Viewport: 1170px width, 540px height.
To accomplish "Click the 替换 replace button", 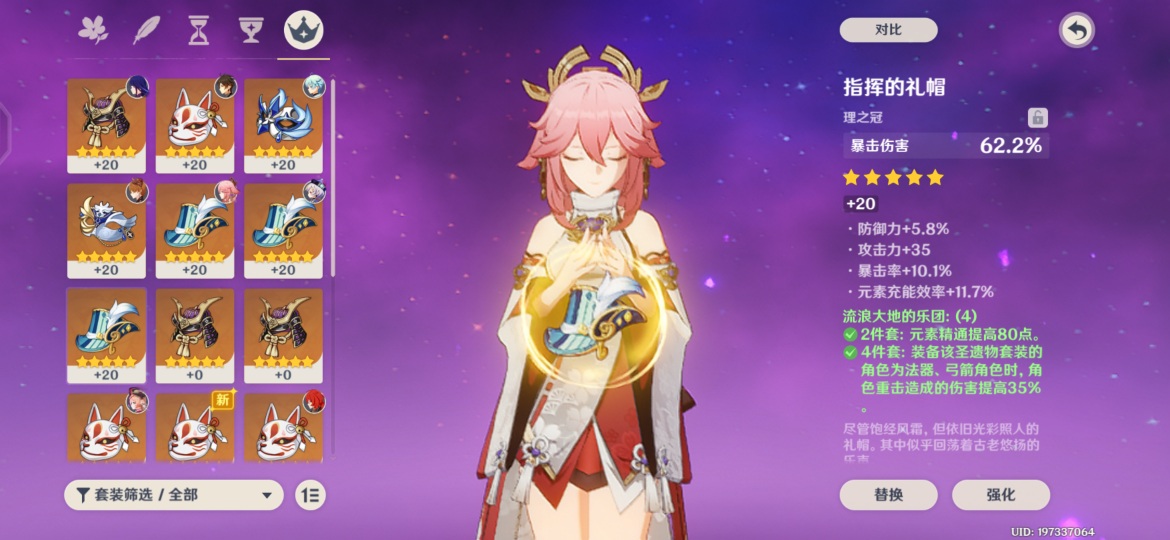I will pyautogui.click(x=888, y=494).
